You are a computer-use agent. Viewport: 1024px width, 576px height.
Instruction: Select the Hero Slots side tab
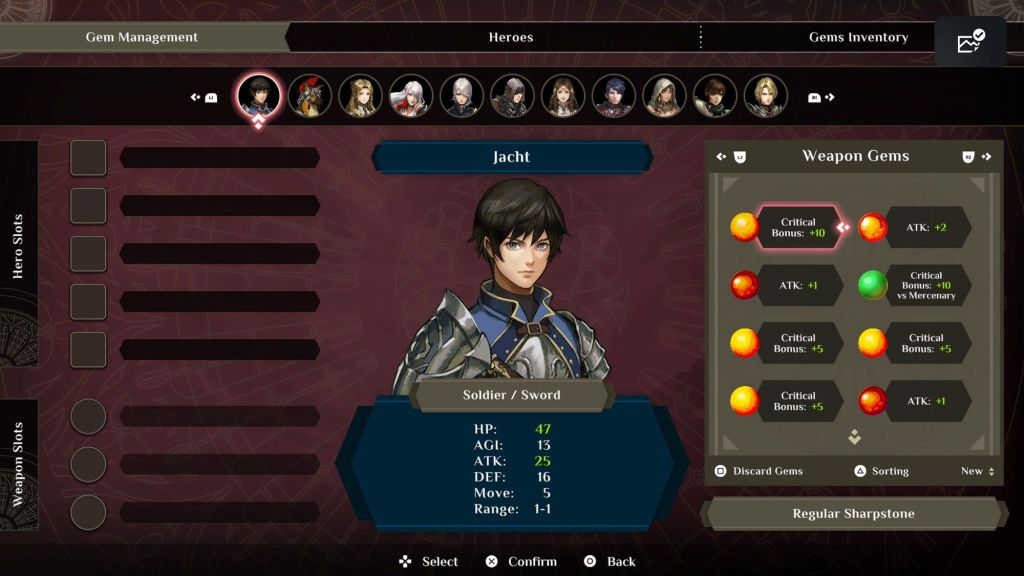tap(18, 245)
